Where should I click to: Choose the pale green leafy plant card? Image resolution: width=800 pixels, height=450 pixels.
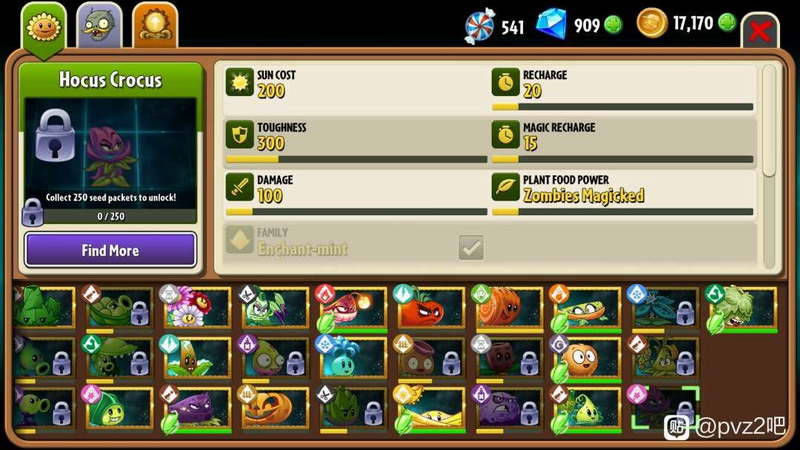[x=740, y=308]
